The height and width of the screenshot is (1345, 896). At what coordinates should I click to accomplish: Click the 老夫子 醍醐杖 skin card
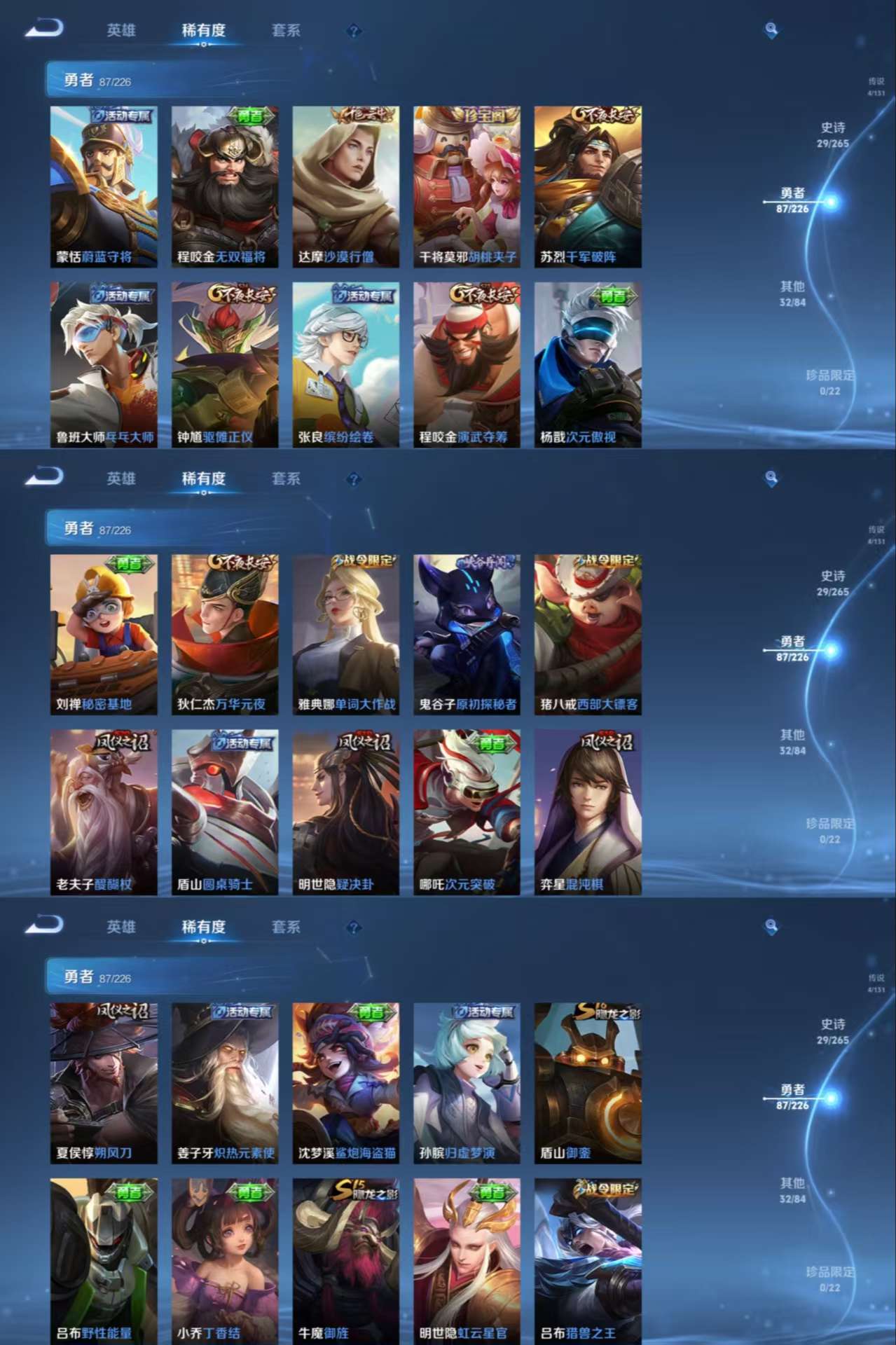pyautogui.click(x=104, y=812)
